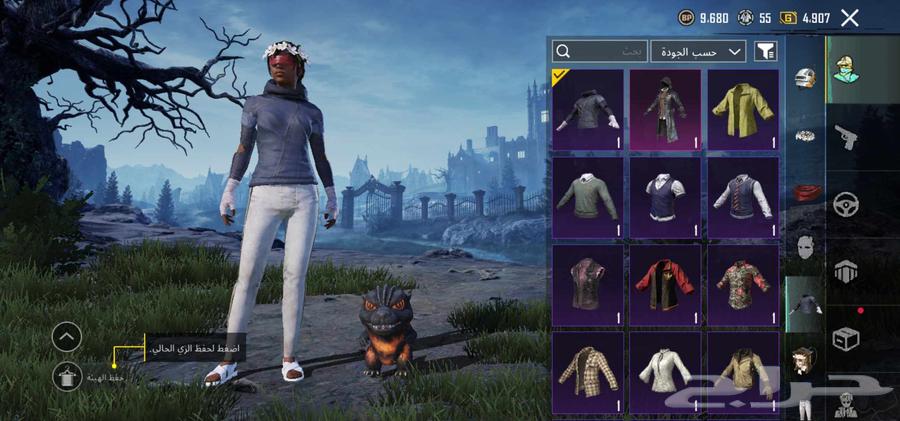Switch to the pistol weapons category tab
This screenshot has height=421, width=900.
(x=846, y=138)
